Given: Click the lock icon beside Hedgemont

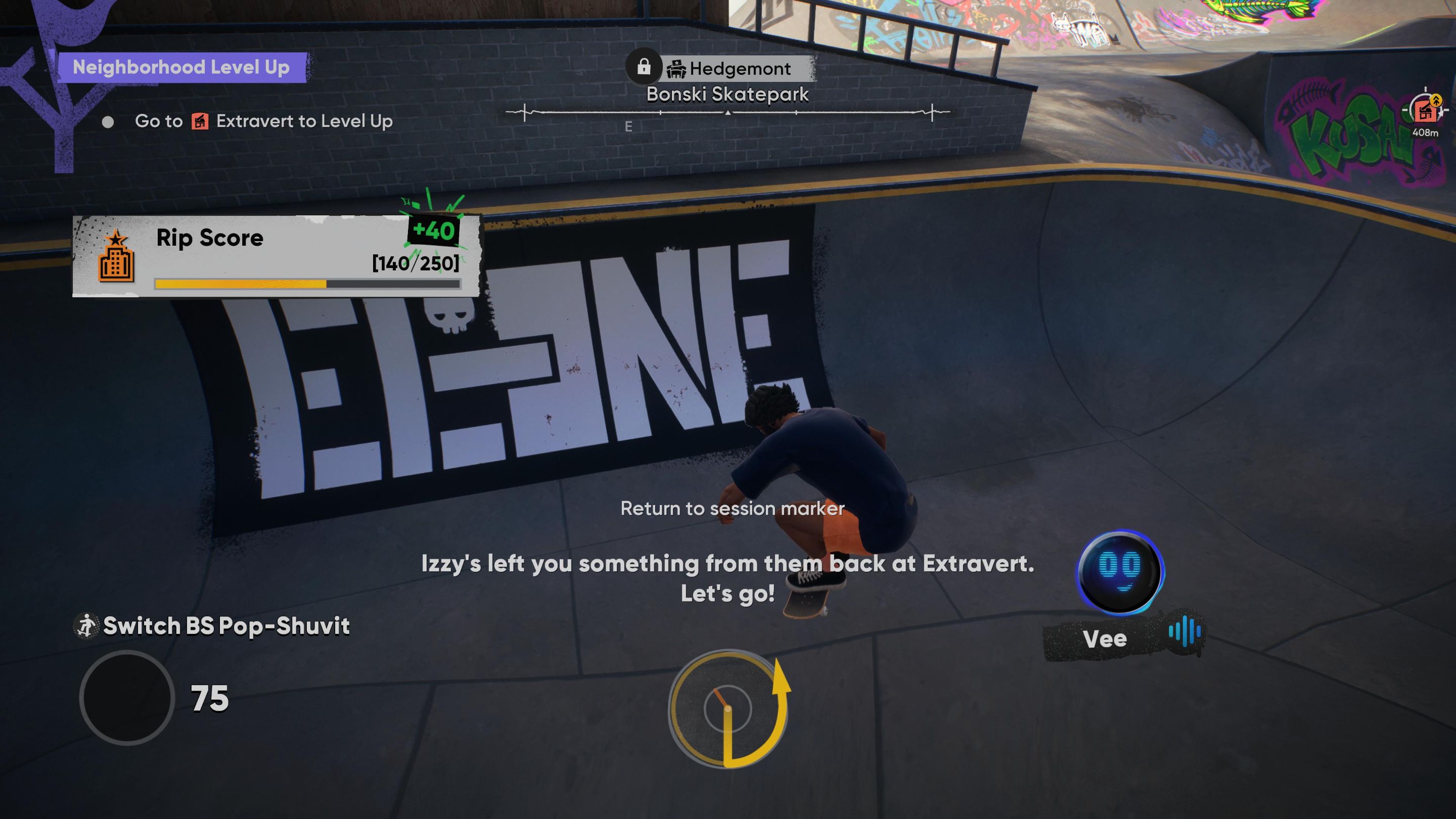Looking at the screenshot, I should click(x=644, y=67).
